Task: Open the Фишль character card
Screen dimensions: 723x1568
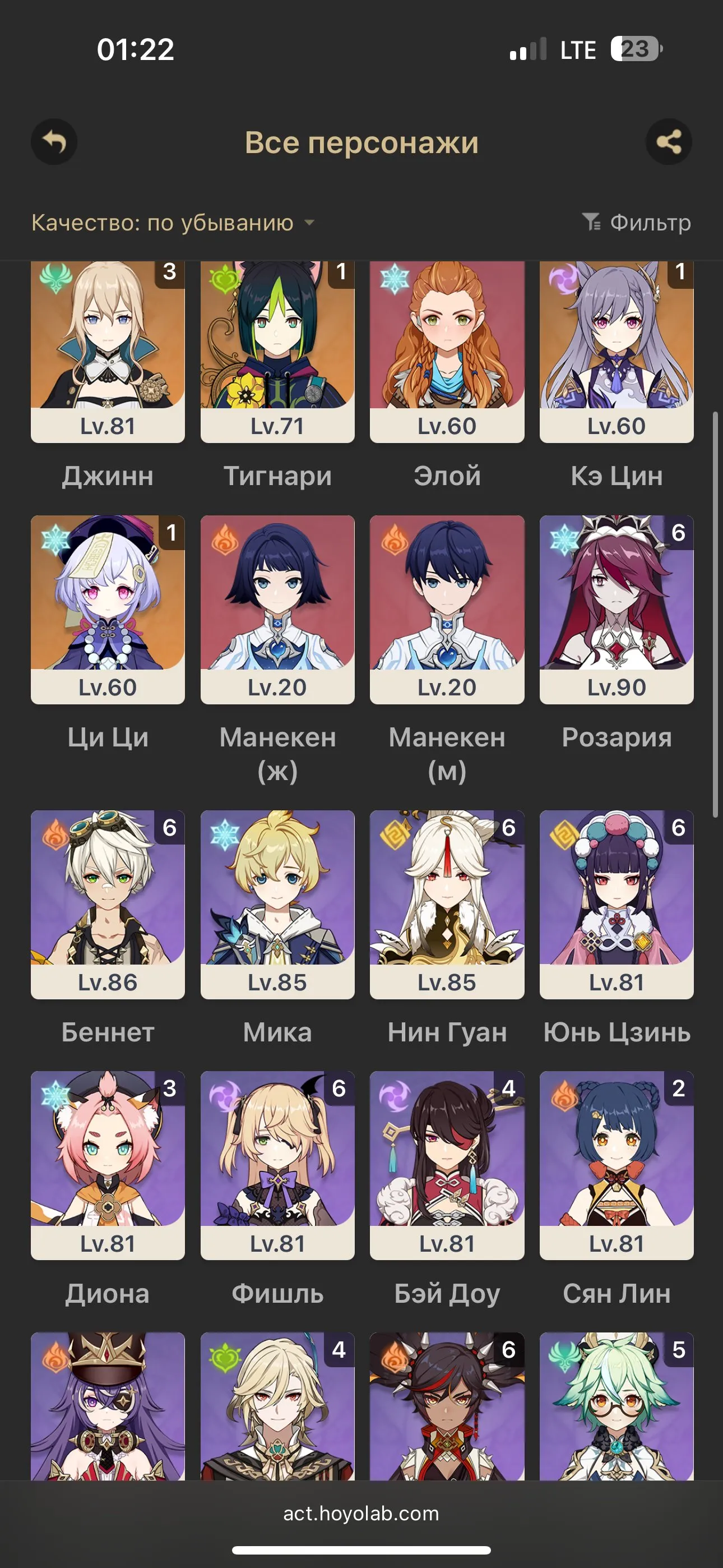Action: 277,1172
